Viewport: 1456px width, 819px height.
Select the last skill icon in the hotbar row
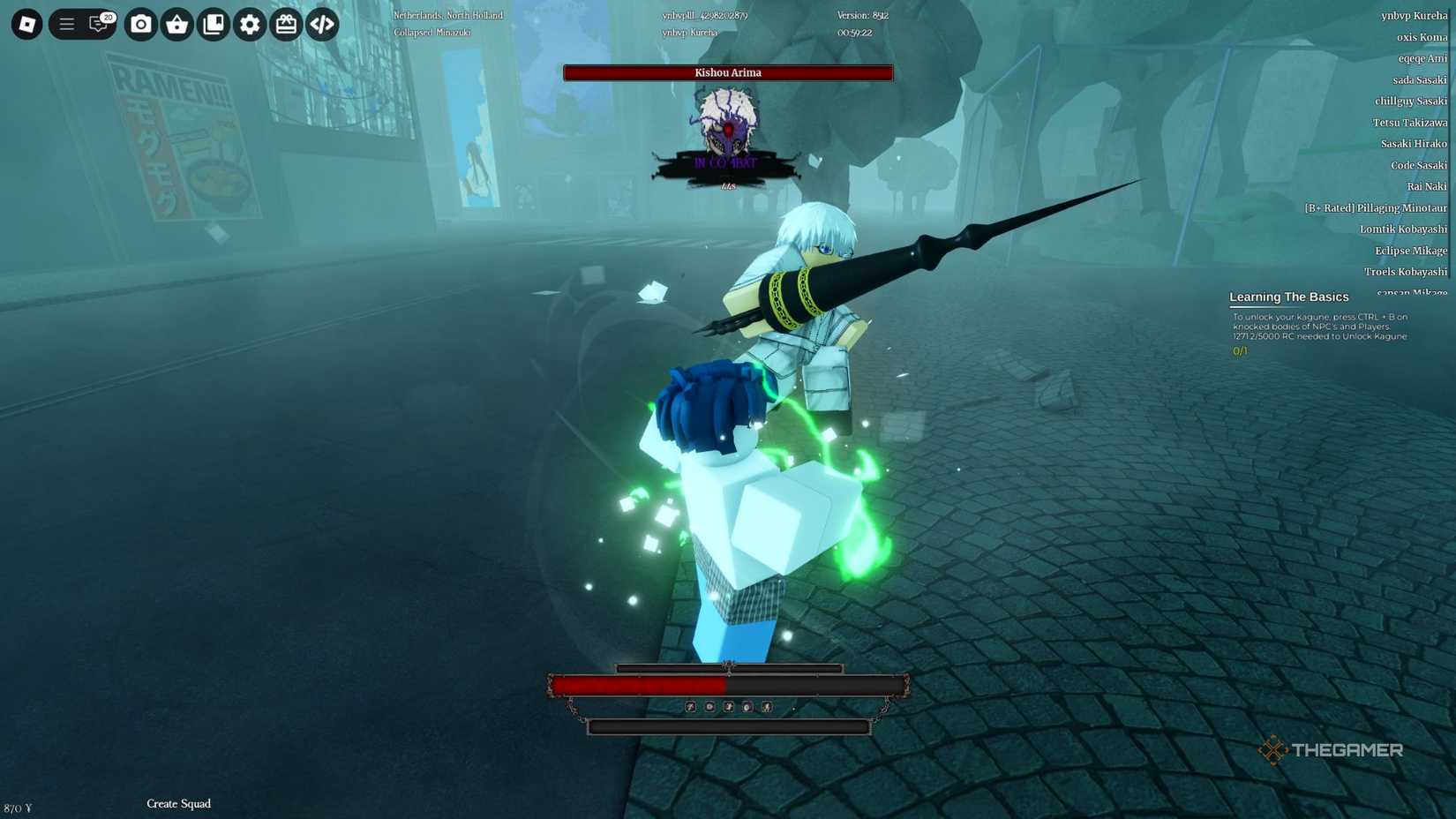point(768,707)
